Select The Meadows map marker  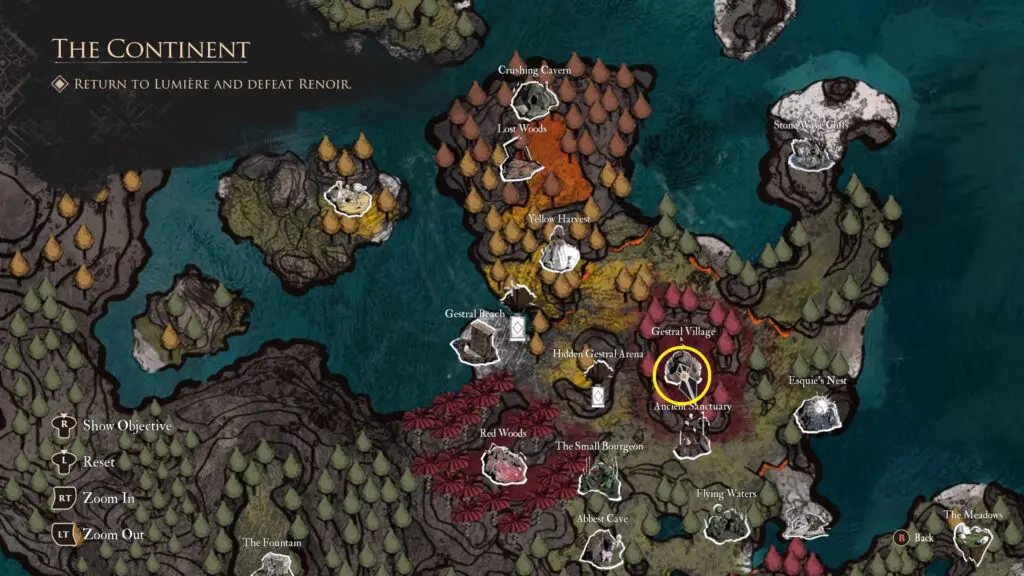tap(972, 542)
